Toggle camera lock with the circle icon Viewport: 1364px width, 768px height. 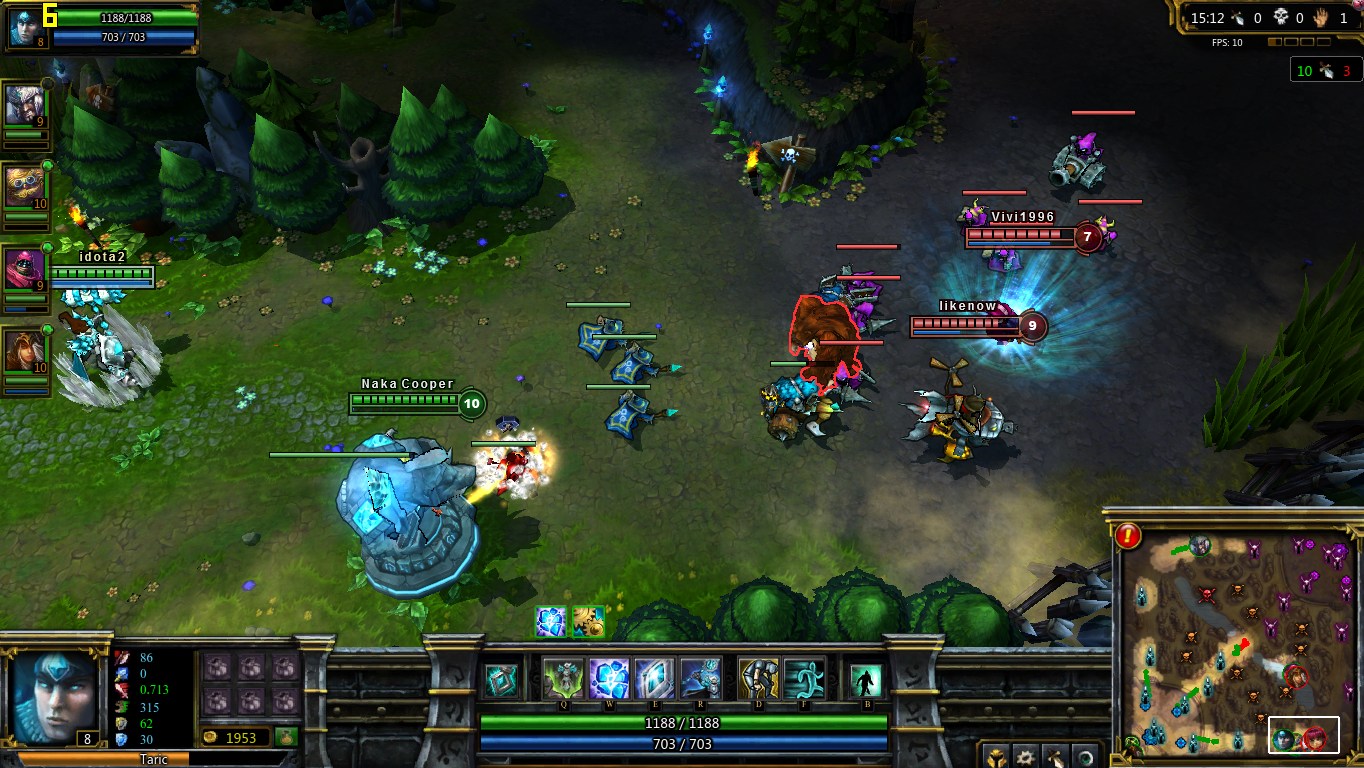coord(1085,756)
